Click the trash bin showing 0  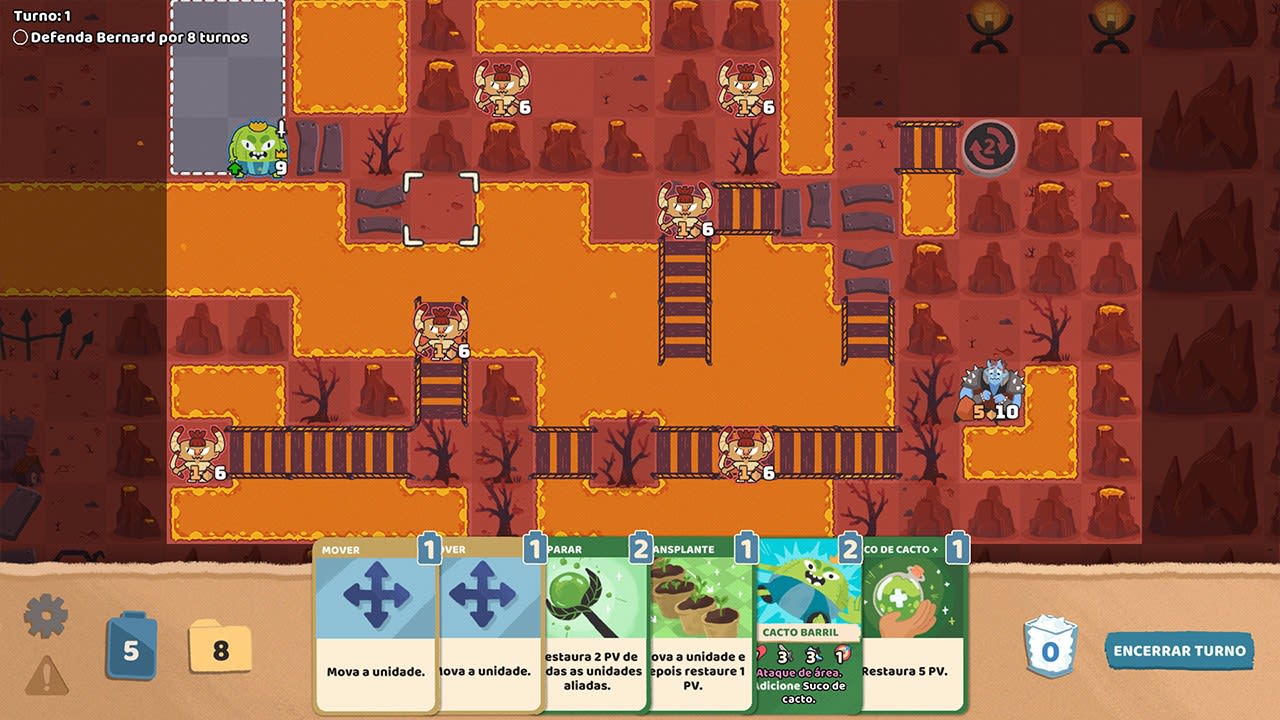click(x=1048, y=644)
